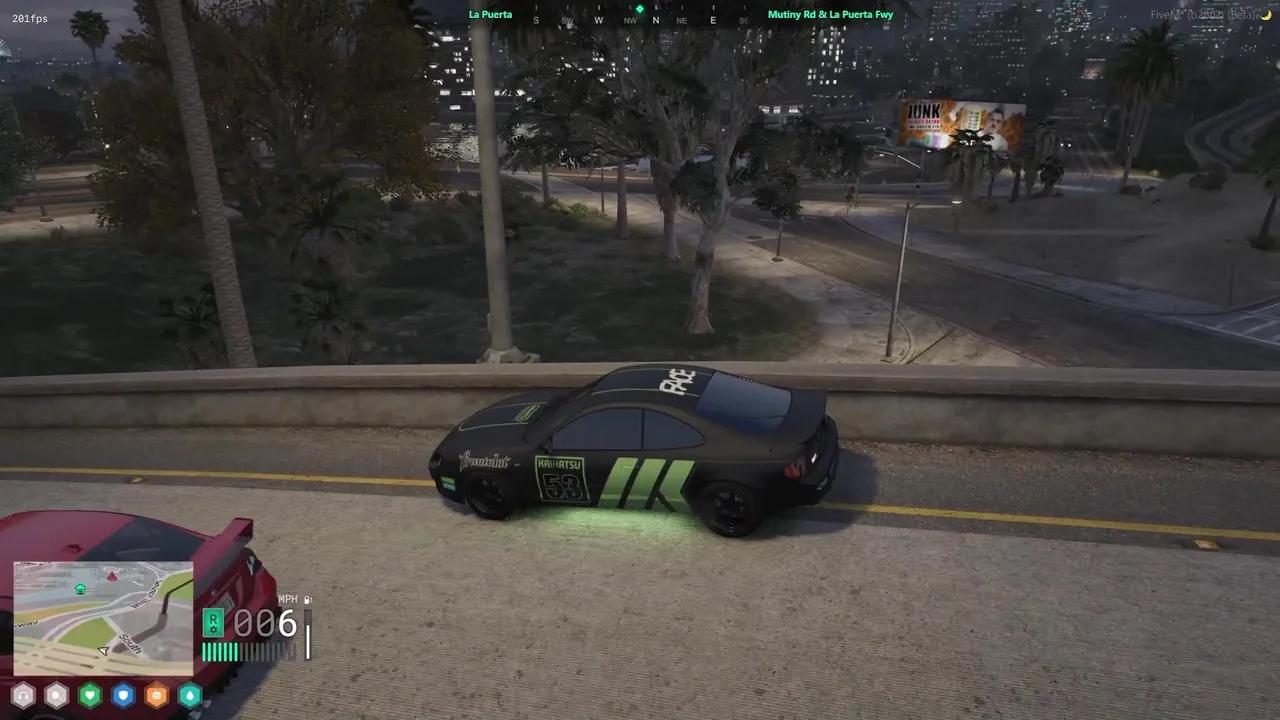Click the green heart health icon
Screen dimensions: 1280x720
90,695
